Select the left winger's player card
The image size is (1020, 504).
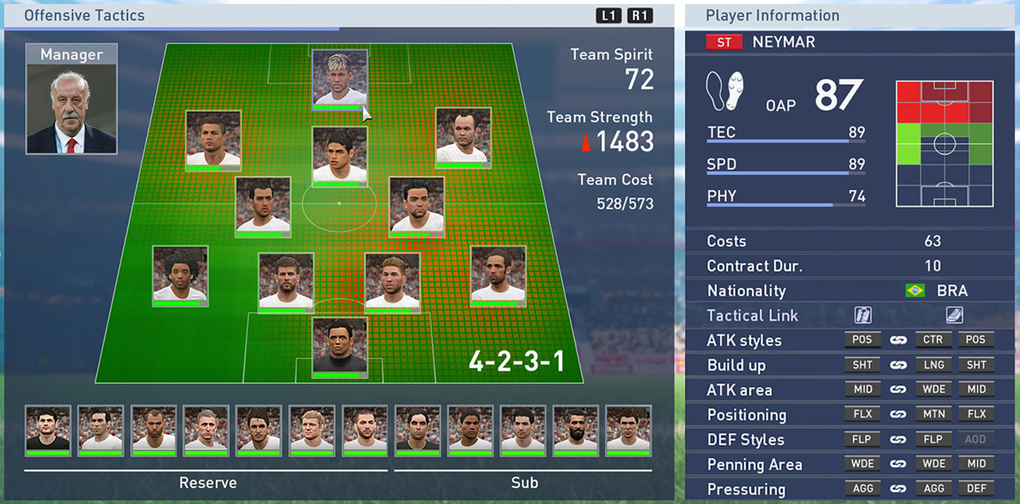click(x=213, y=138)
